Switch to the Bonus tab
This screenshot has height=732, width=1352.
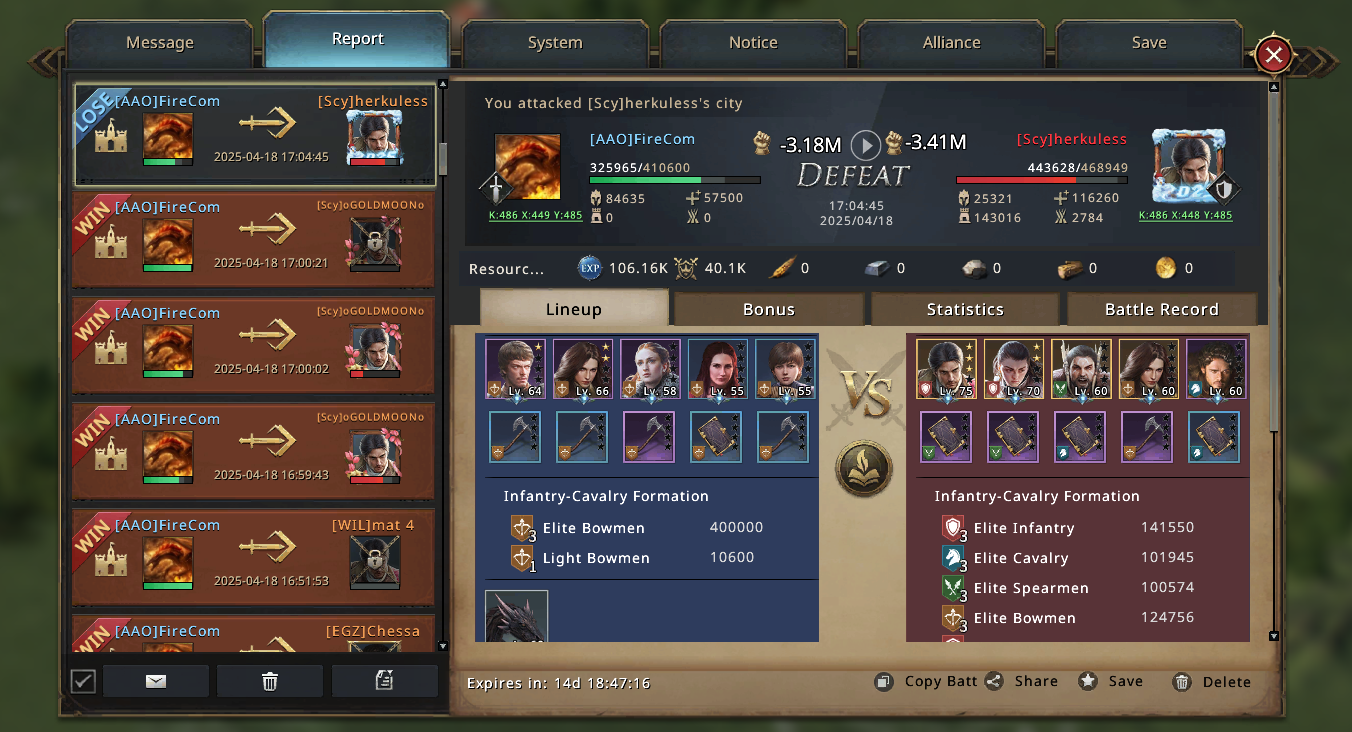[x=768, y=309]
